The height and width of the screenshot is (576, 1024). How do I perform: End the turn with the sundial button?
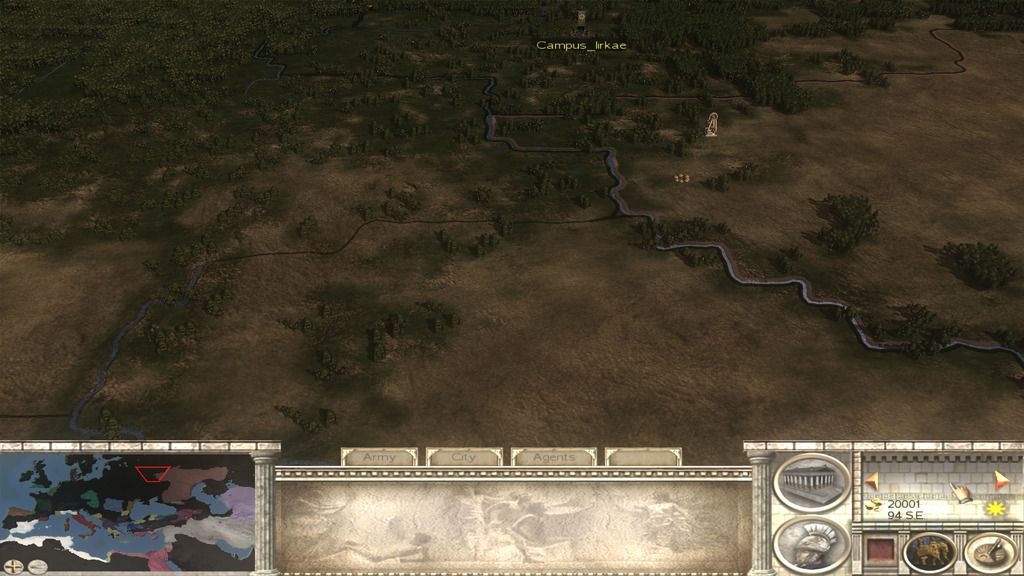click(x=990, y=551)
